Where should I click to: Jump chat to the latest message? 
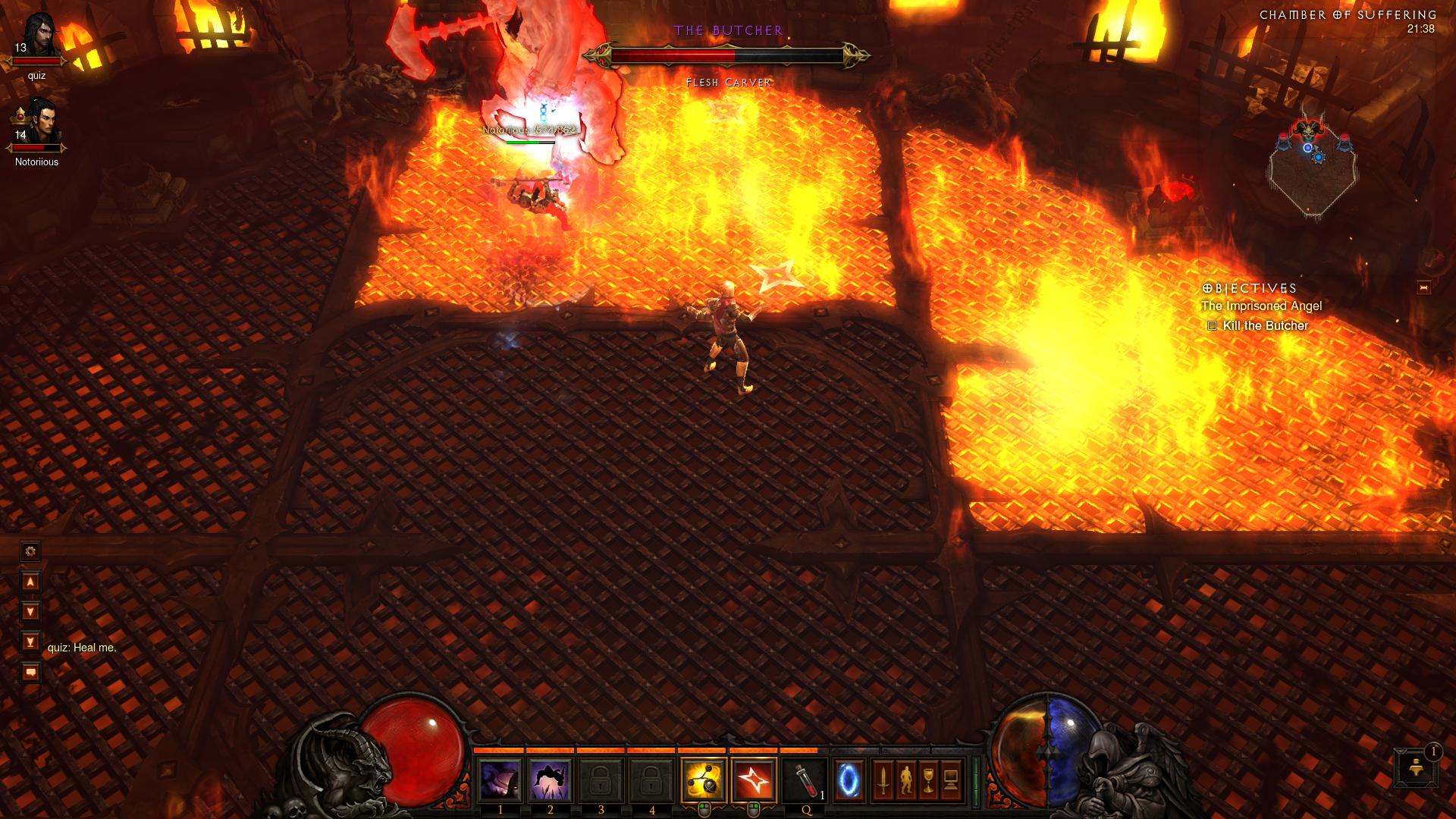(x=30, y=642)
